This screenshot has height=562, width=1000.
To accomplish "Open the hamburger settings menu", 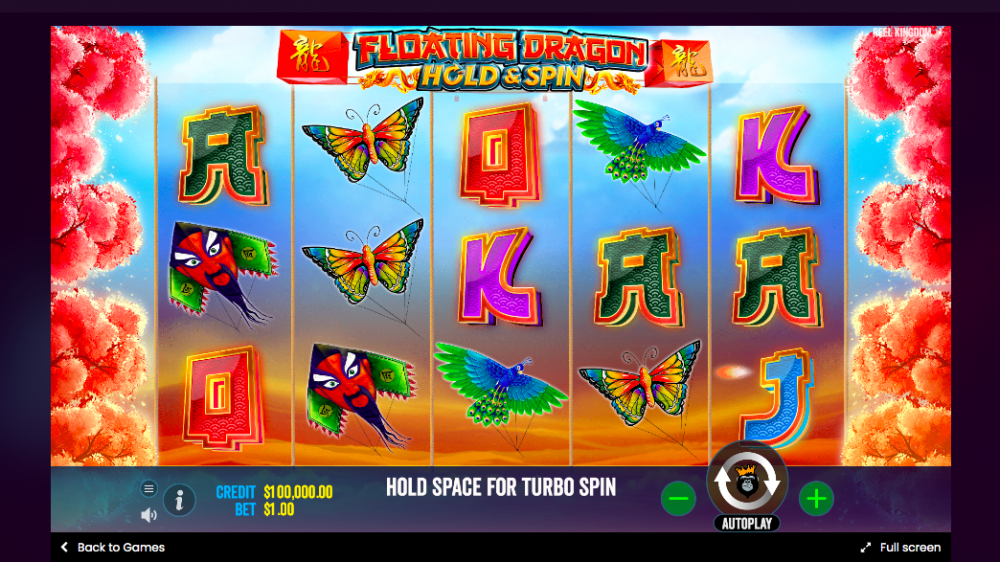I will (149, 488).
